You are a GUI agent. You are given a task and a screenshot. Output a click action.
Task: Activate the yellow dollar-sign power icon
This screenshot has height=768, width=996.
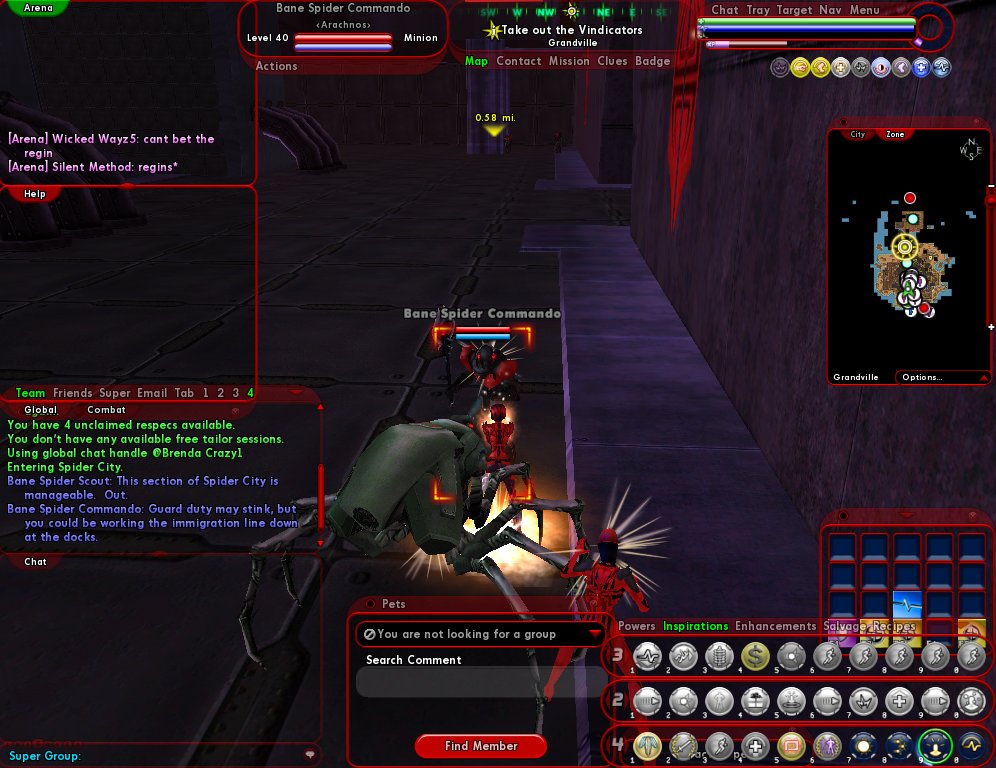[755, 656]
